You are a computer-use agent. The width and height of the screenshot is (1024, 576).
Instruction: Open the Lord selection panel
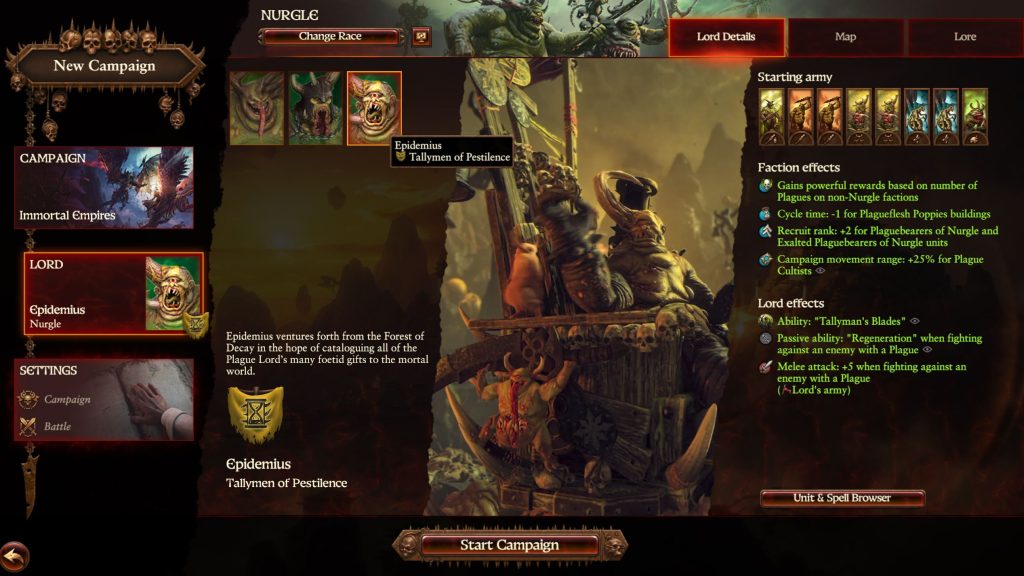pos(113,292)
